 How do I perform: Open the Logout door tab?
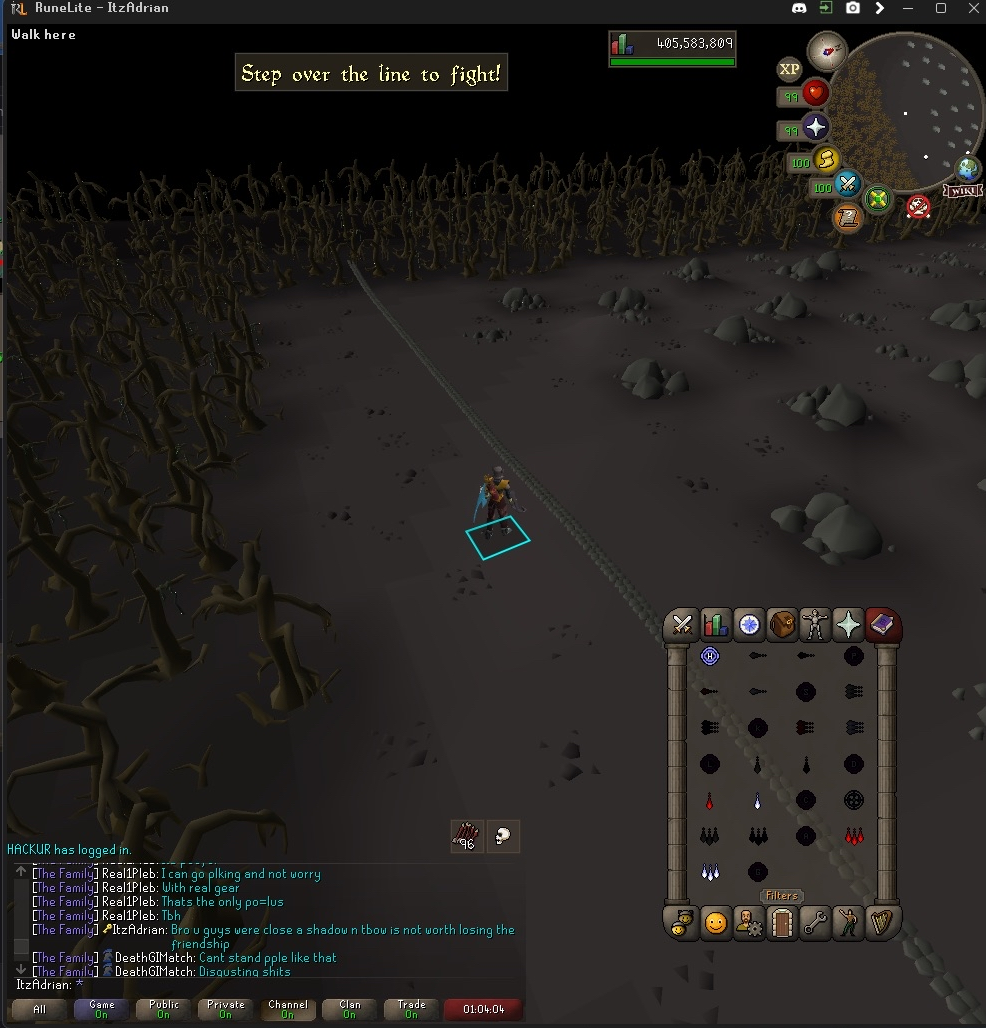(781, 922)
